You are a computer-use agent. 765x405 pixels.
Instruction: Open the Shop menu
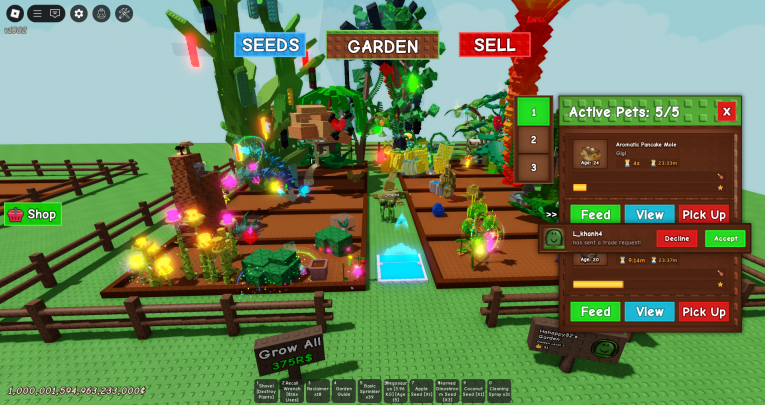tap(33, 214)
